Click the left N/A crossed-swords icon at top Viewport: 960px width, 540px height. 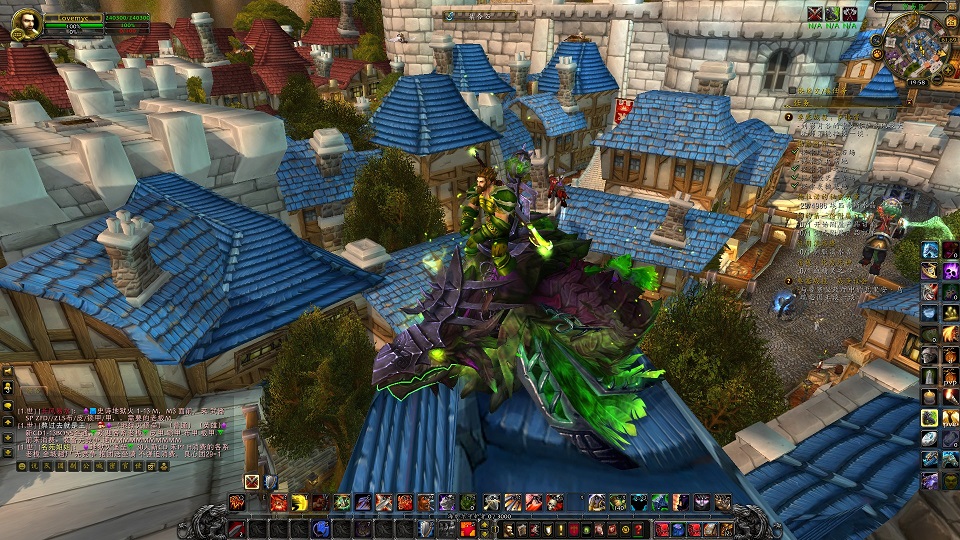(x=815, y=13)
